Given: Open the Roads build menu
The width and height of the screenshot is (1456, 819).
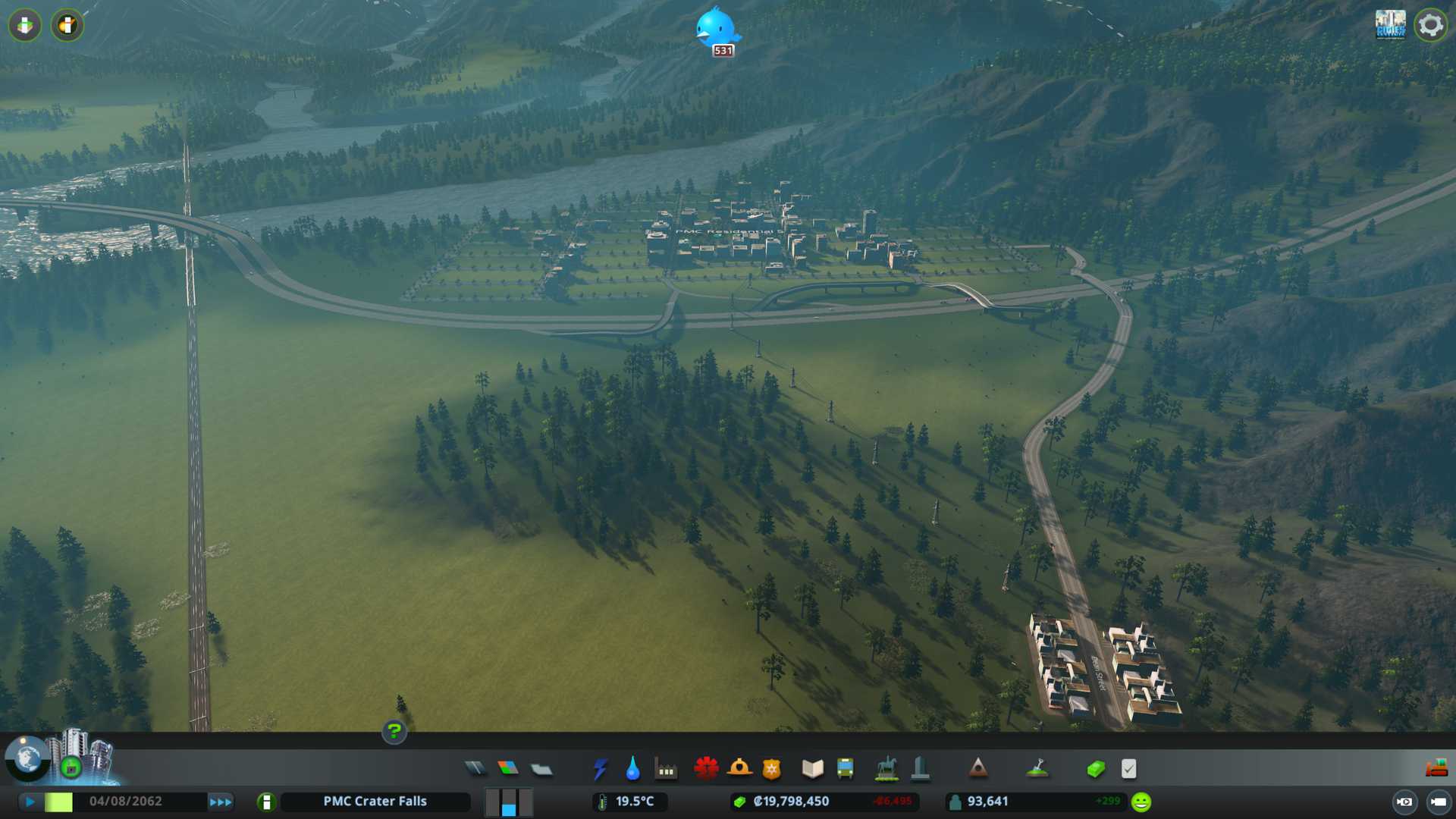Looking at the screenshot, I should coord(475,769).
